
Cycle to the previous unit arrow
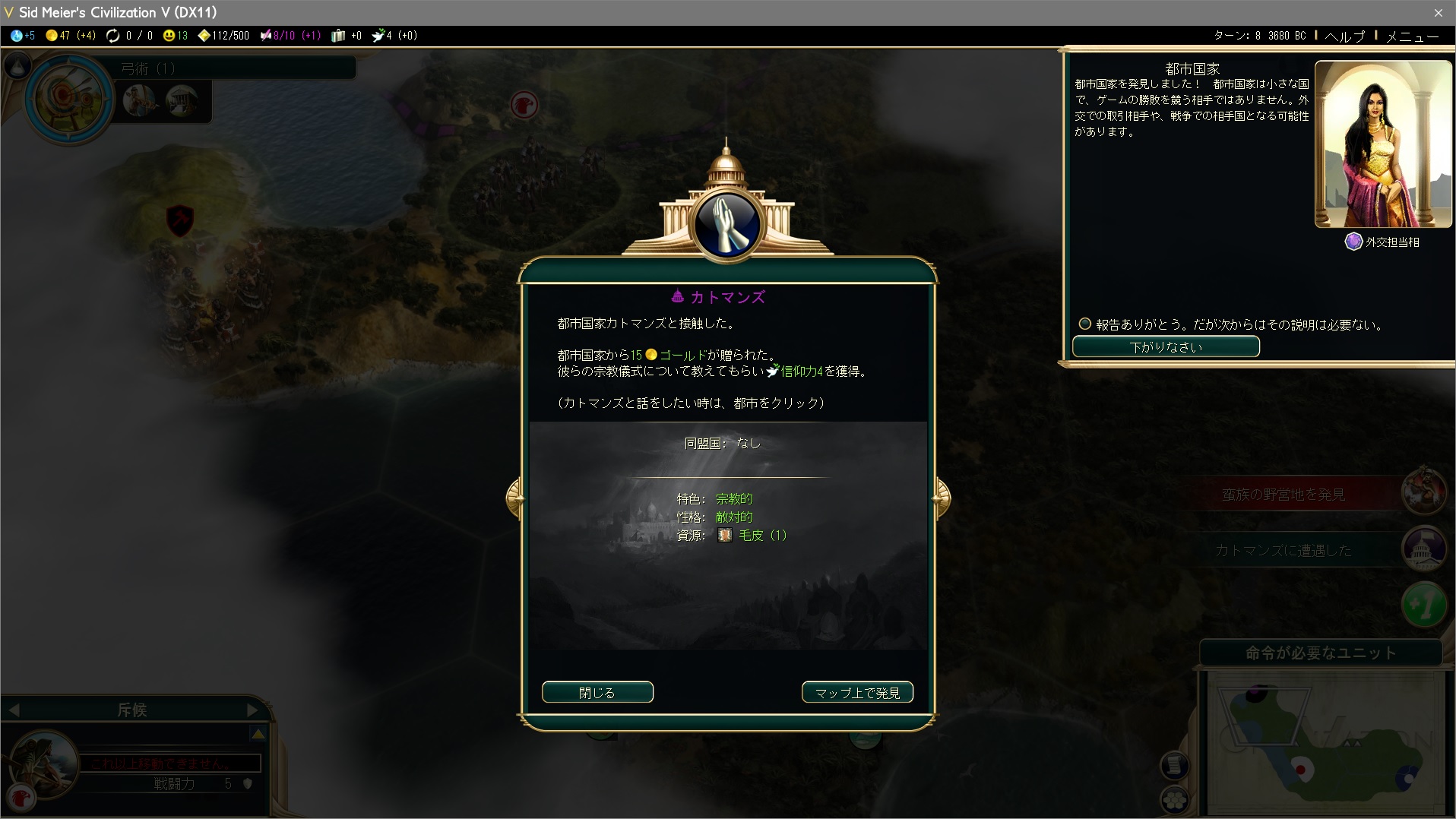point(14,710)
